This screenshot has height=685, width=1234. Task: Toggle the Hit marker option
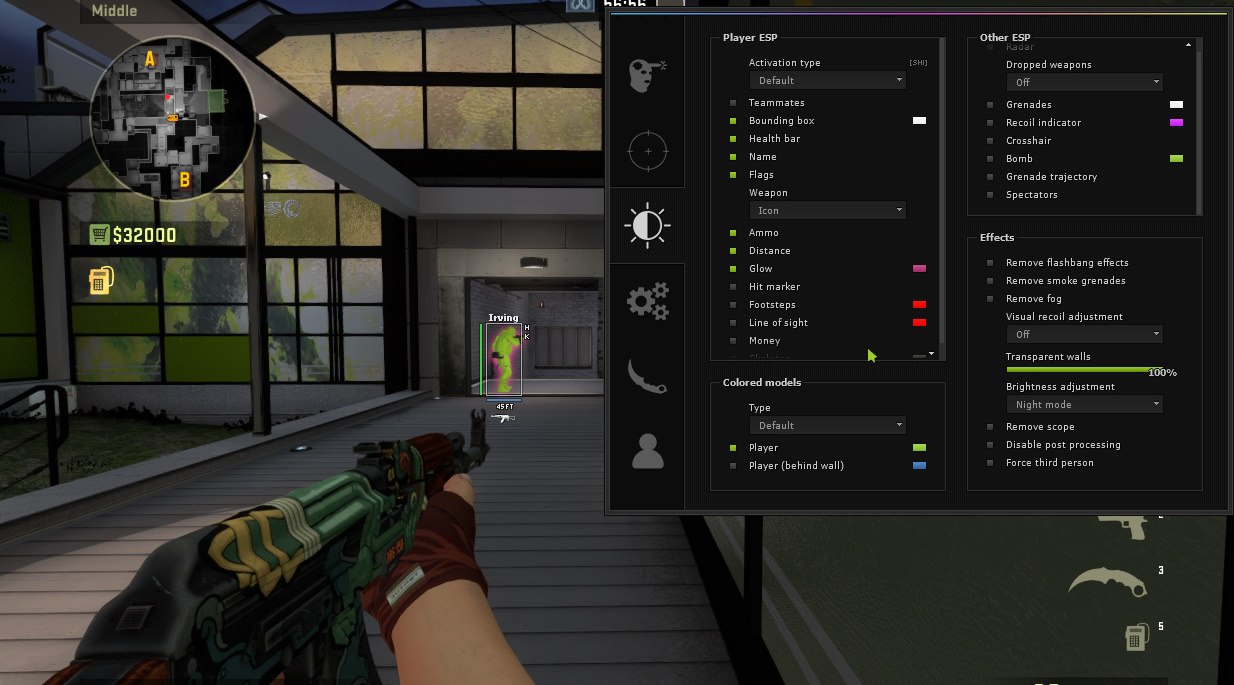pyautogui.click(x=733, y=287)
